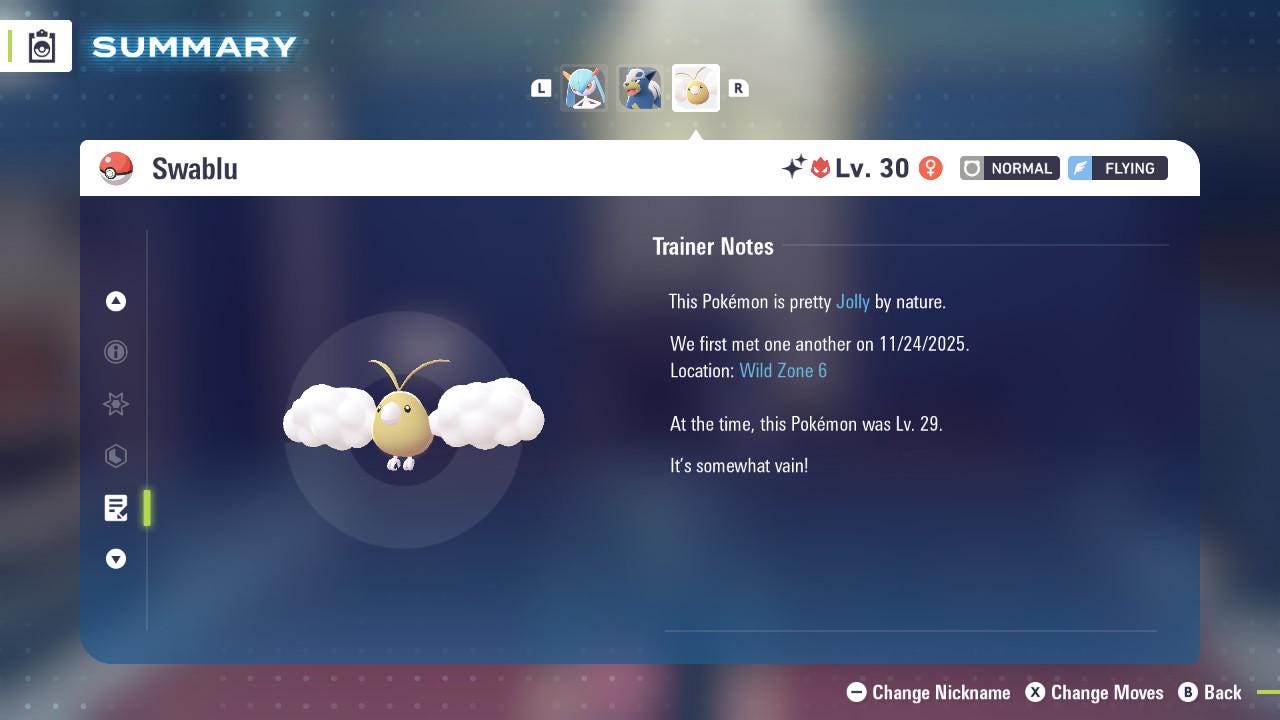Screen dimensions: 1280x720
Task: Open the Pokémon info summary page
Action: [116, 352]
